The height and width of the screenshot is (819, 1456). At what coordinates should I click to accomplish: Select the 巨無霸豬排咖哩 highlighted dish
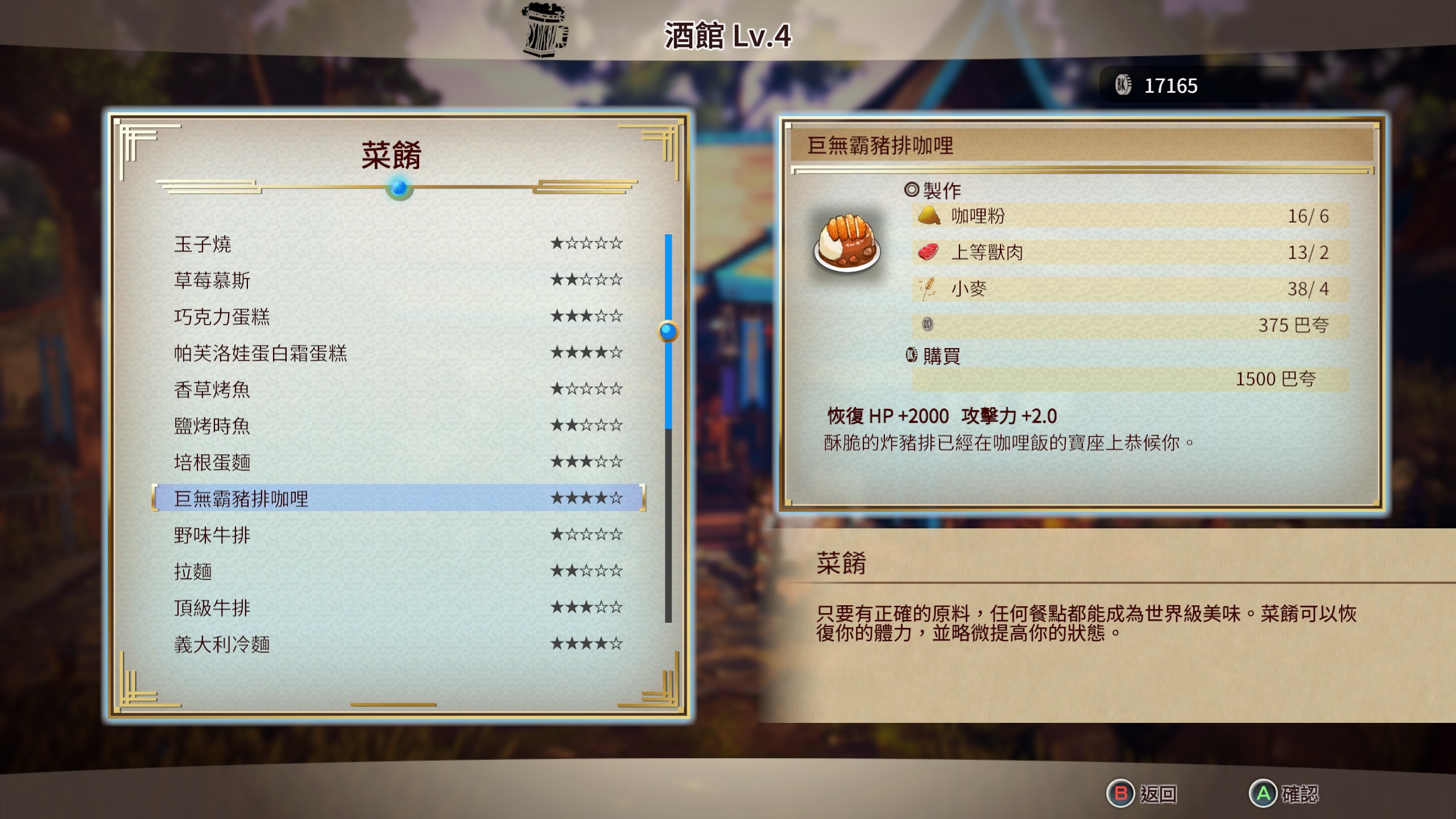[x=239, y=499]
